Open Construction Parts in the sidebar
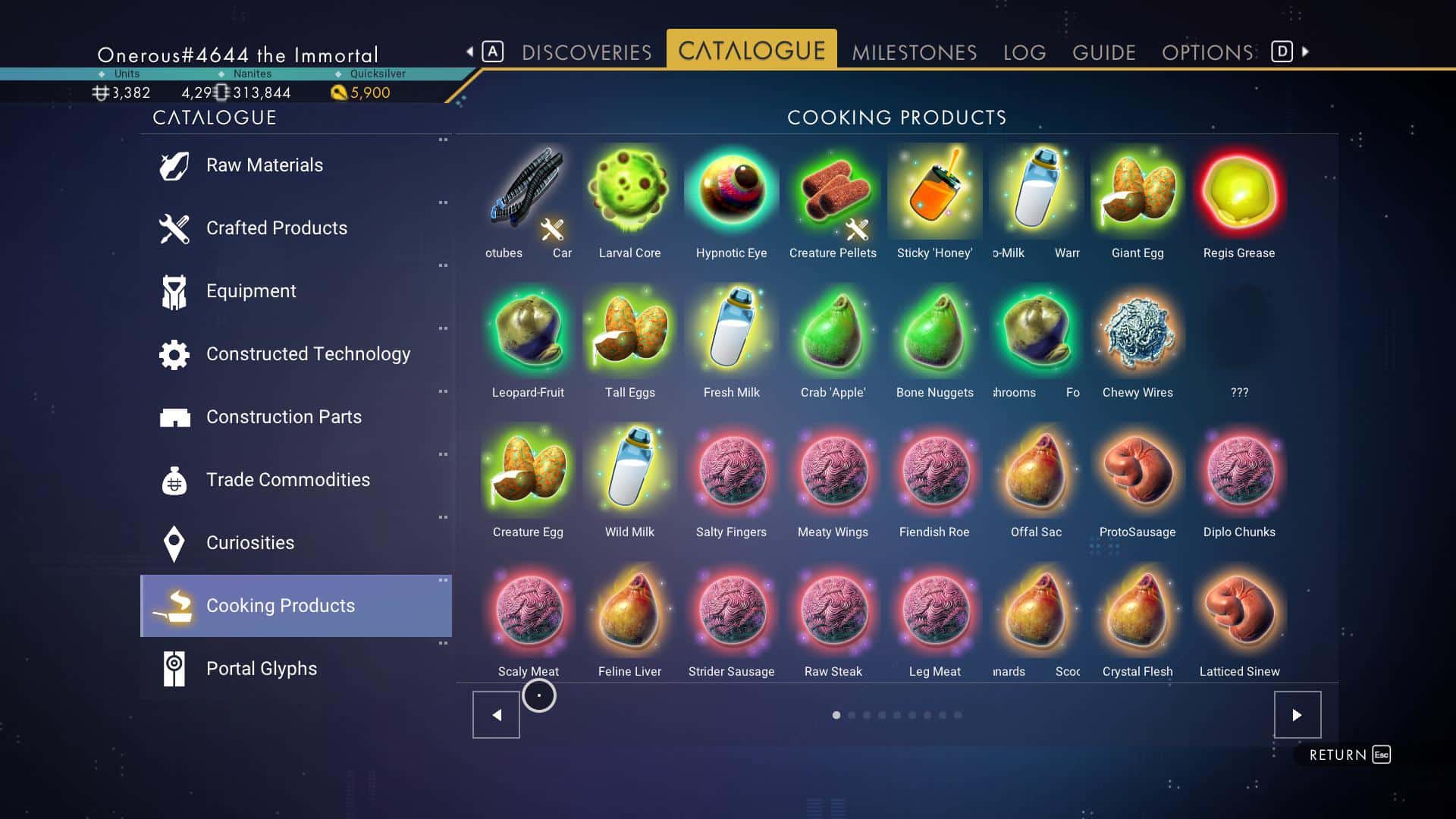This screenshot has height=819, width=1456. [x=174, y=416]
